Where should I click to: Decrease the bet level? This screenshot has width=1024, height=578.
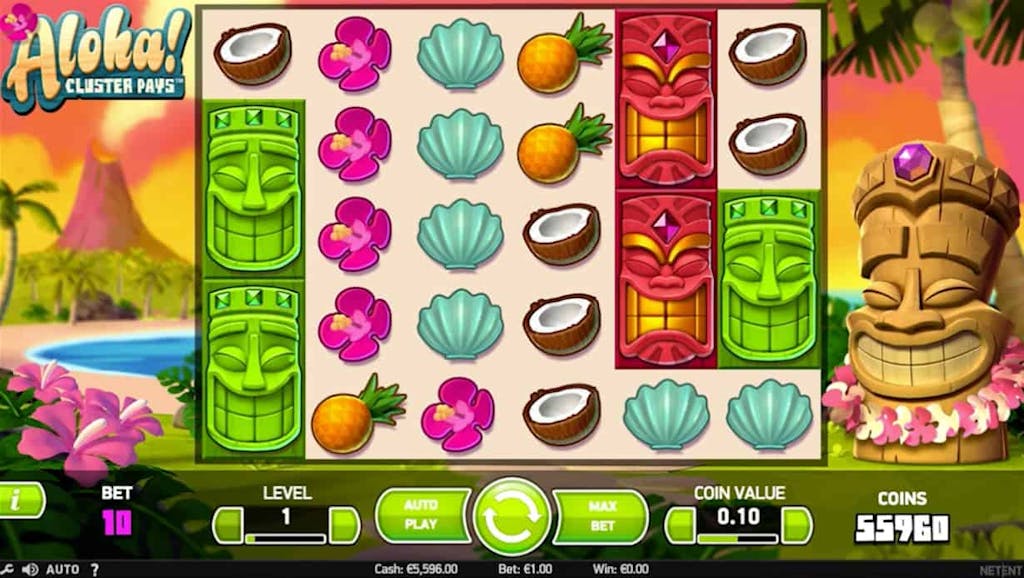228,524
